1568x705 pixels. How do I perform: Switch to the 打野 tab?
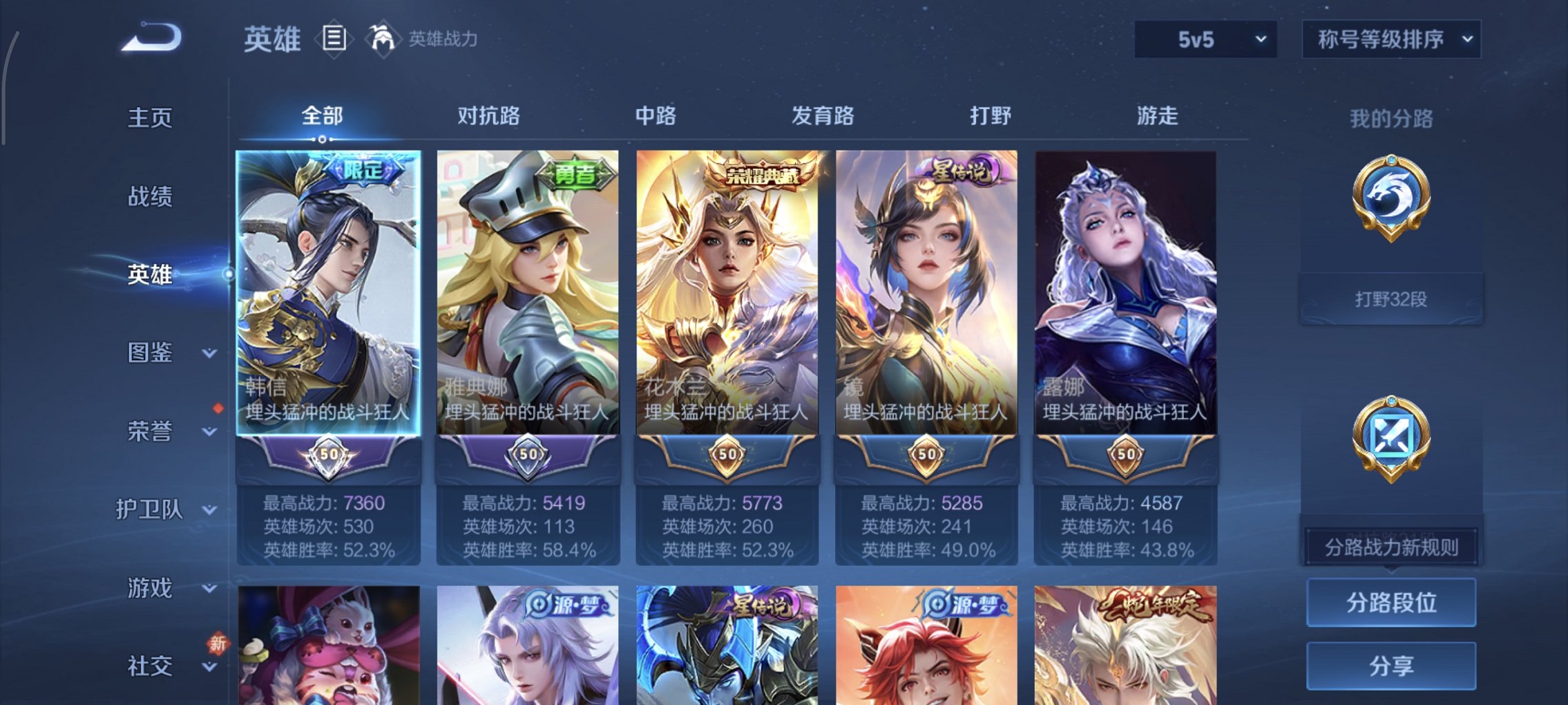[991, 116]
